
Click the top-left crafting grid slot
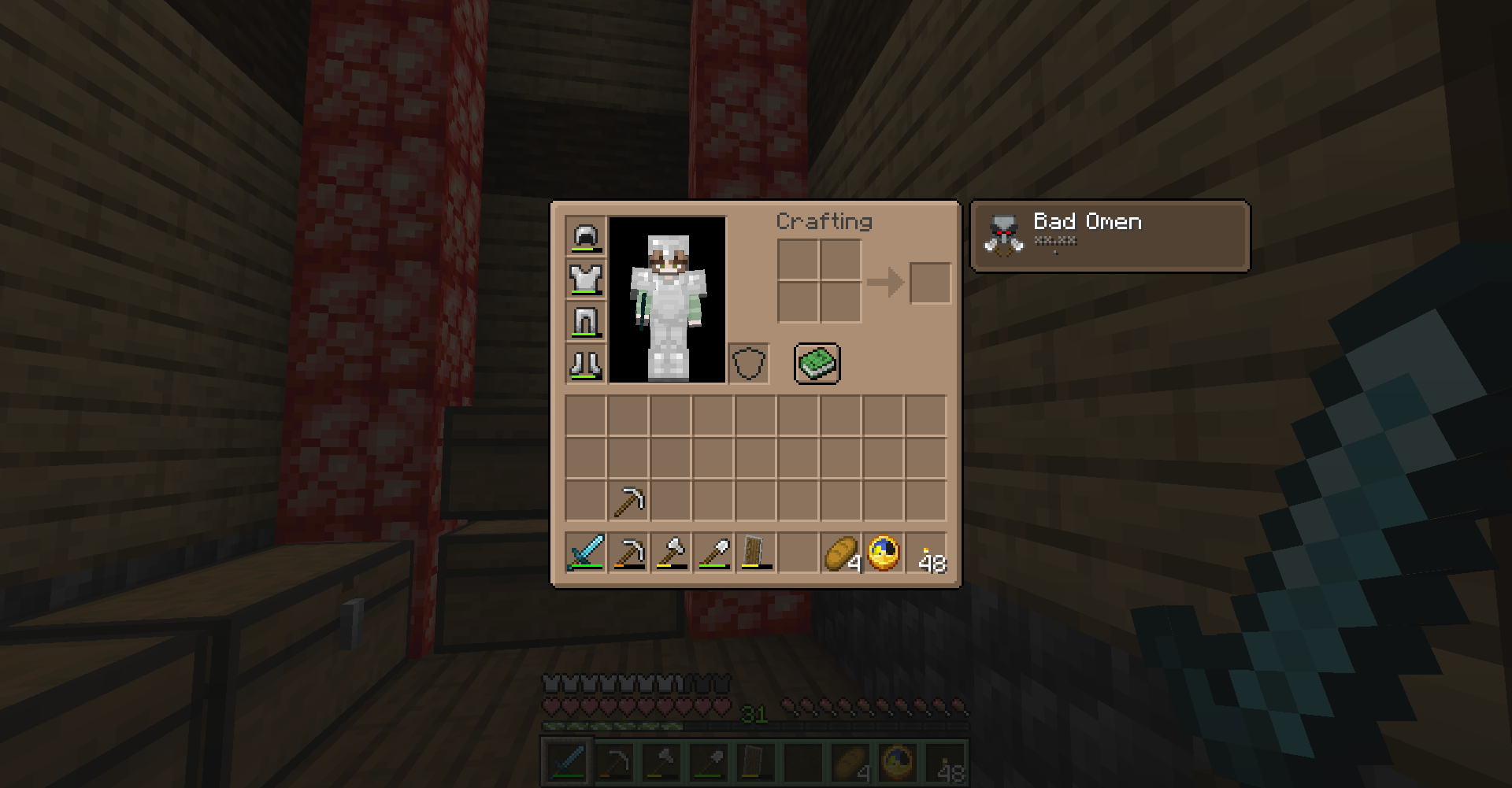[x=797, y=260]
